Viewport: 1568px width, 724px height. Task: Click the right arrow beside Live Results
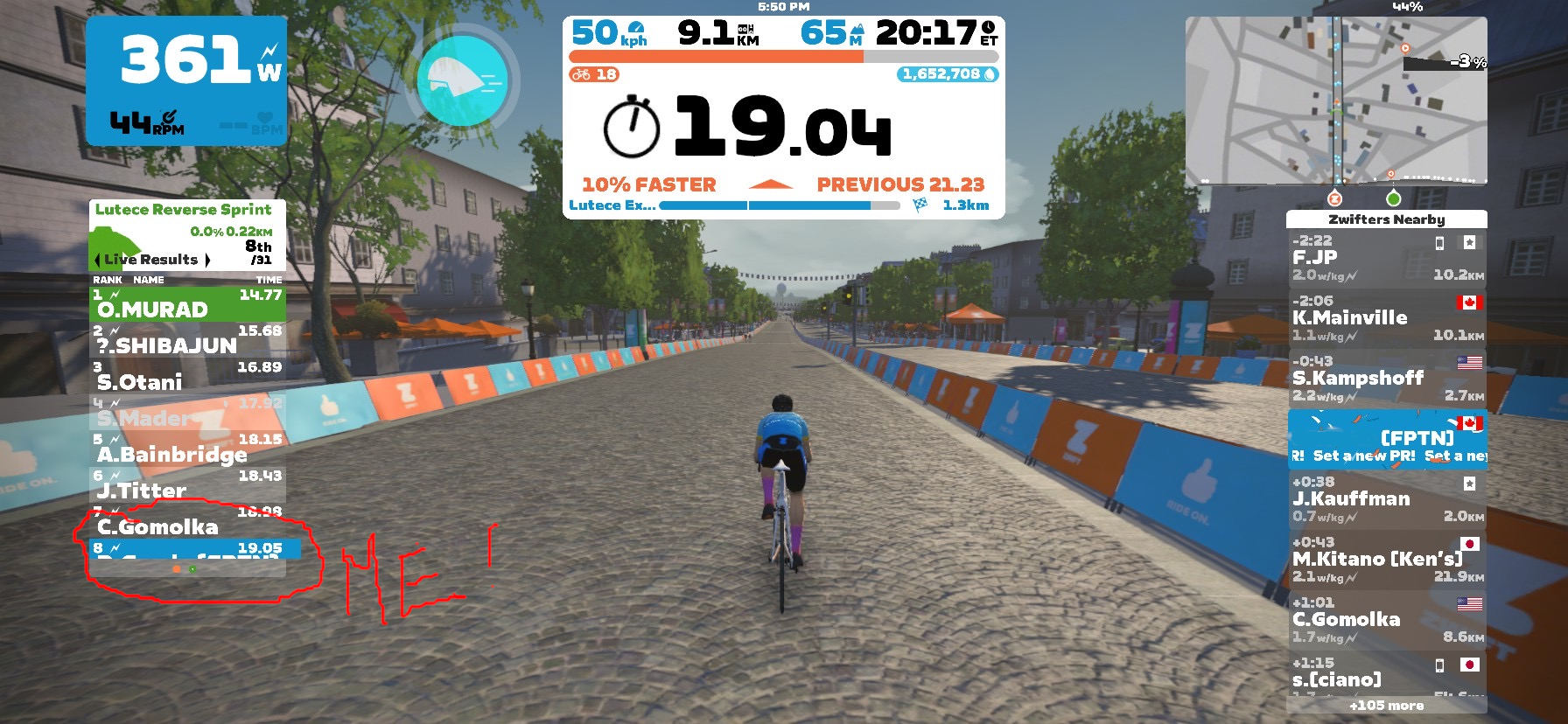[x=207, y=260]
